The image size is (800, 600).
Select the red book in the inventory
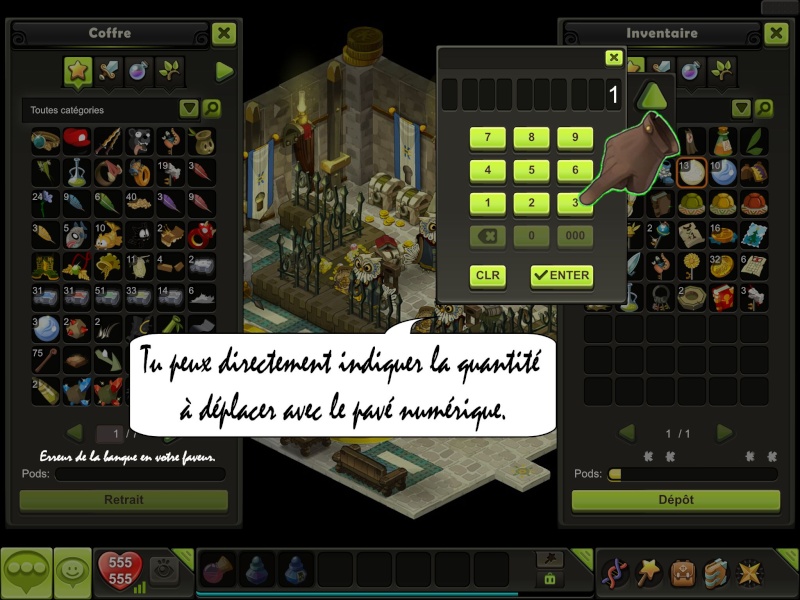click(722, 297)
